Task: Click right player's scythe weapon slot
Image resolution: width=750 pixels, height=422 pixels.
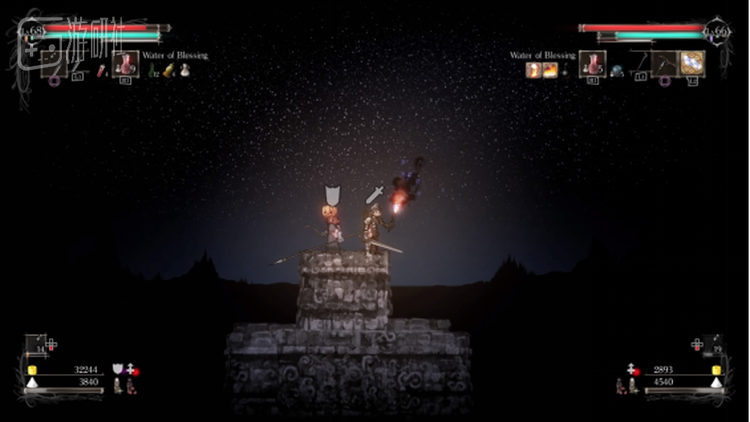Action: point(643,65)
